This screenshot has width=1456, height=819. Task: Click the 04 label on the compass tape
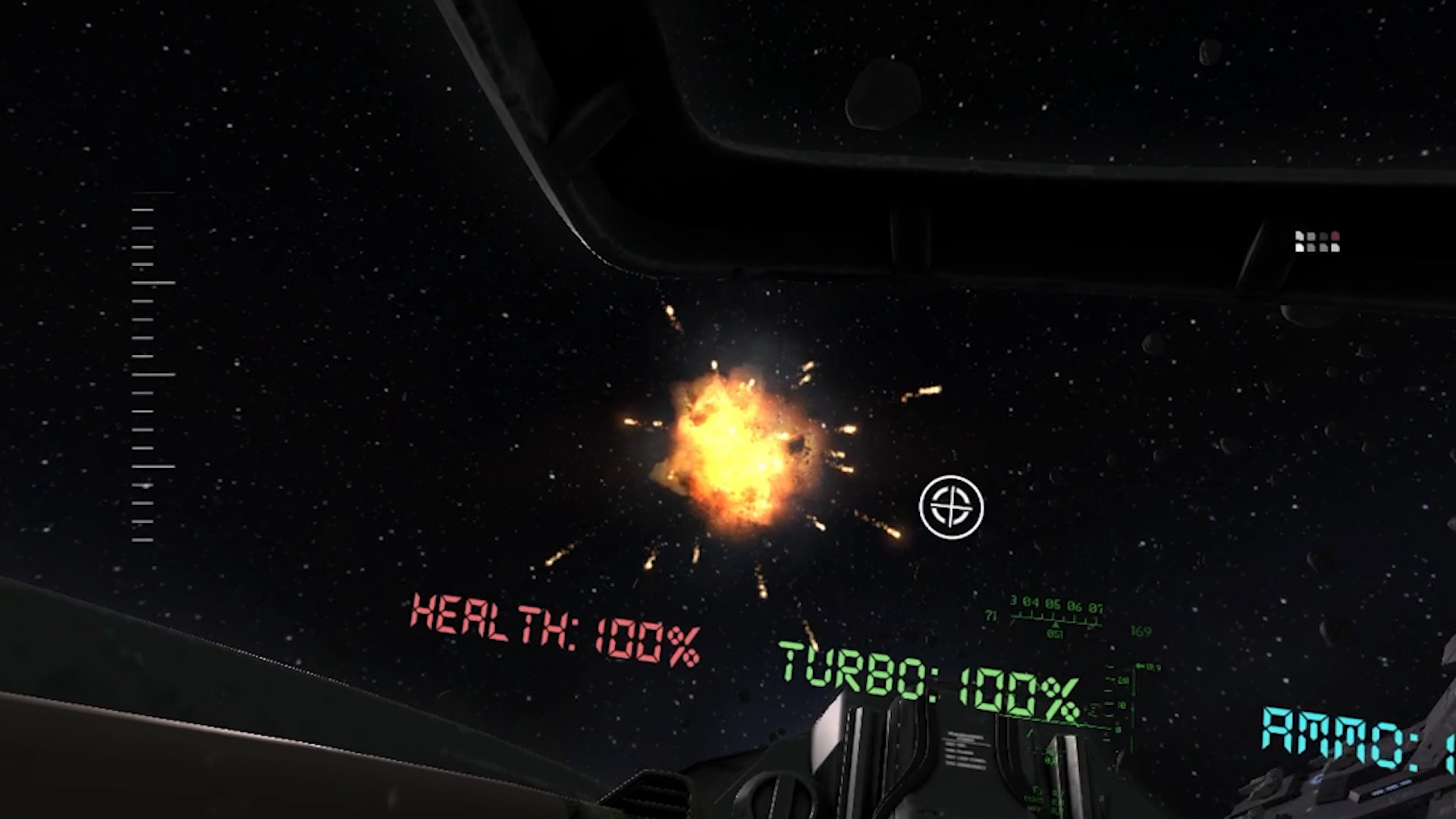[1031, 602]
